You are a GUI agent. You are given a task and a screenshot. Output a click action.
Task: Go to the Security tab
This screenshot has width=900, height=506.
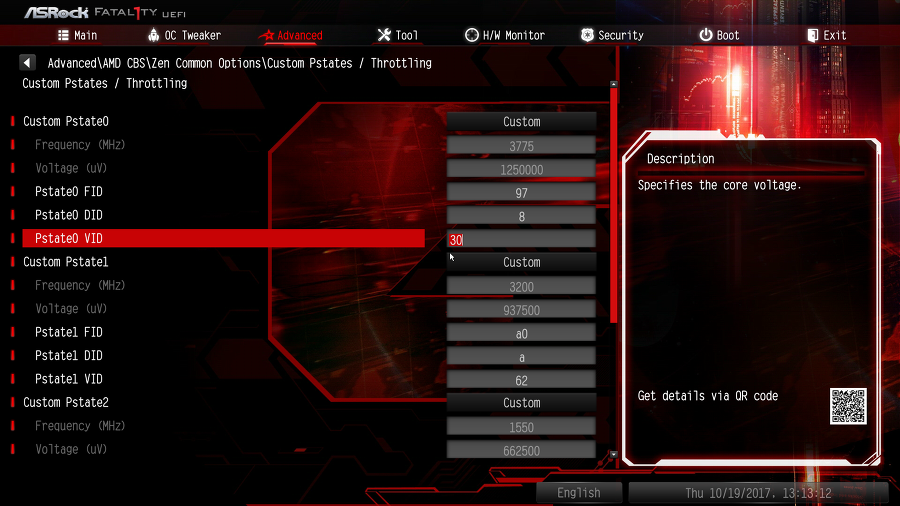pos(612,35)
